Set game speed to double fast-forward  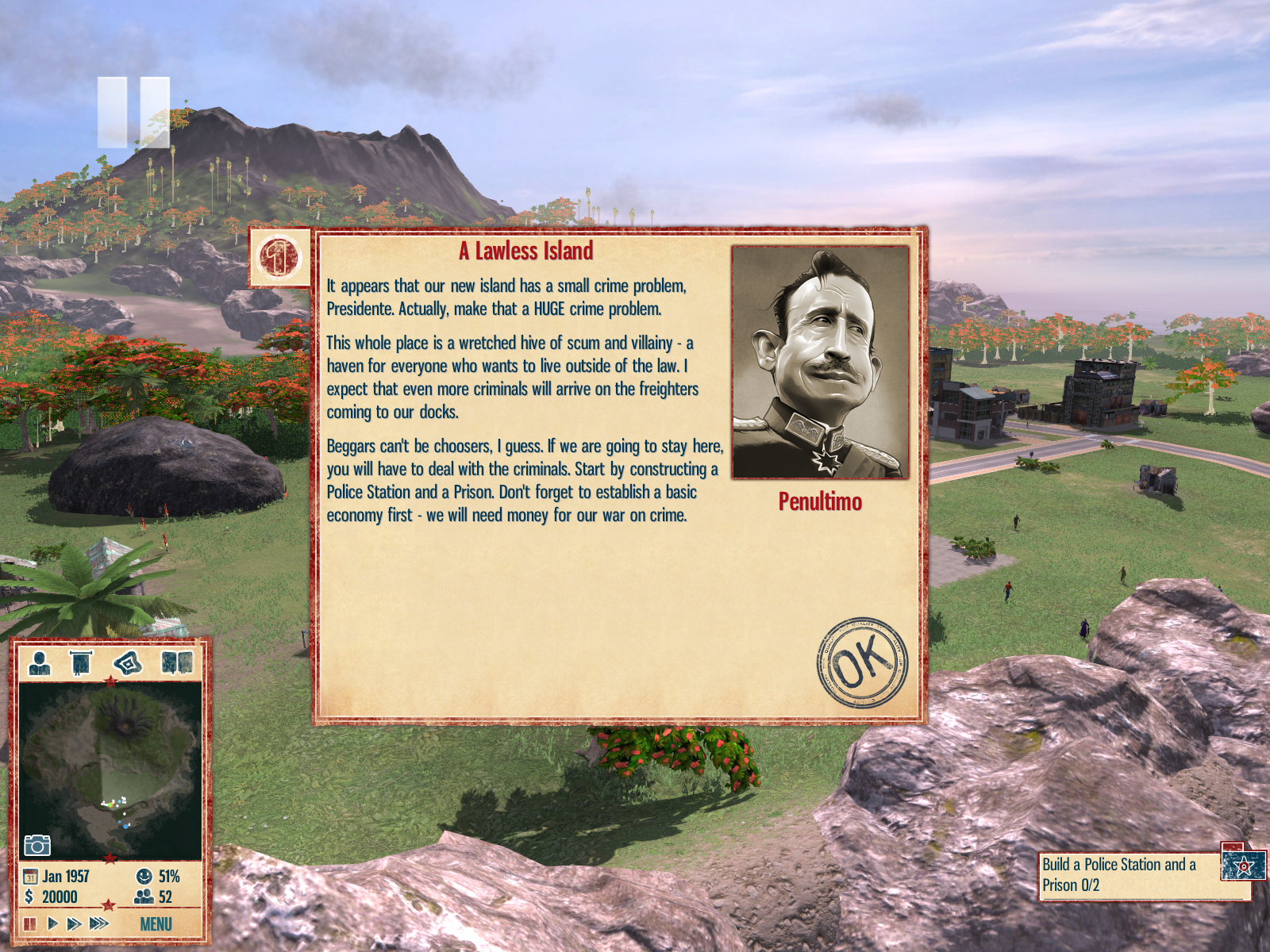tap(74, 923)
